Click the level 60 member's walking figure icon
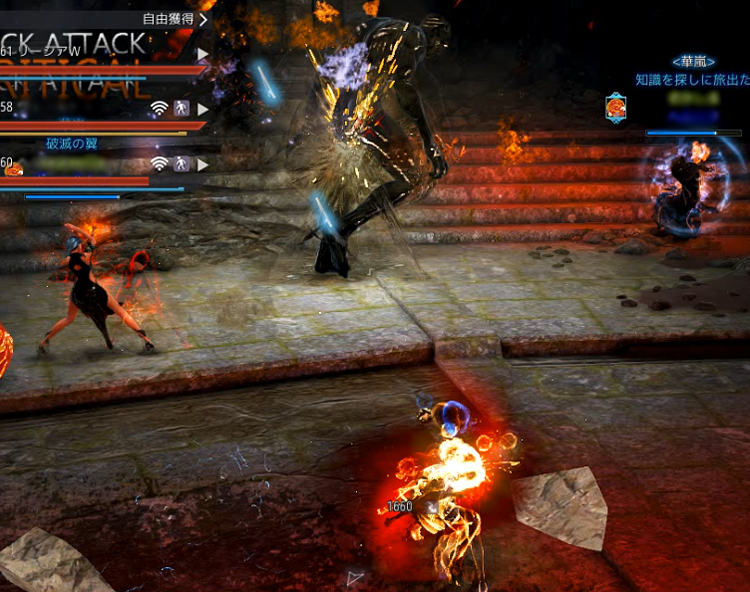Image resolution: width=750 pixels, height=592 pixels. tap(181, 163)
